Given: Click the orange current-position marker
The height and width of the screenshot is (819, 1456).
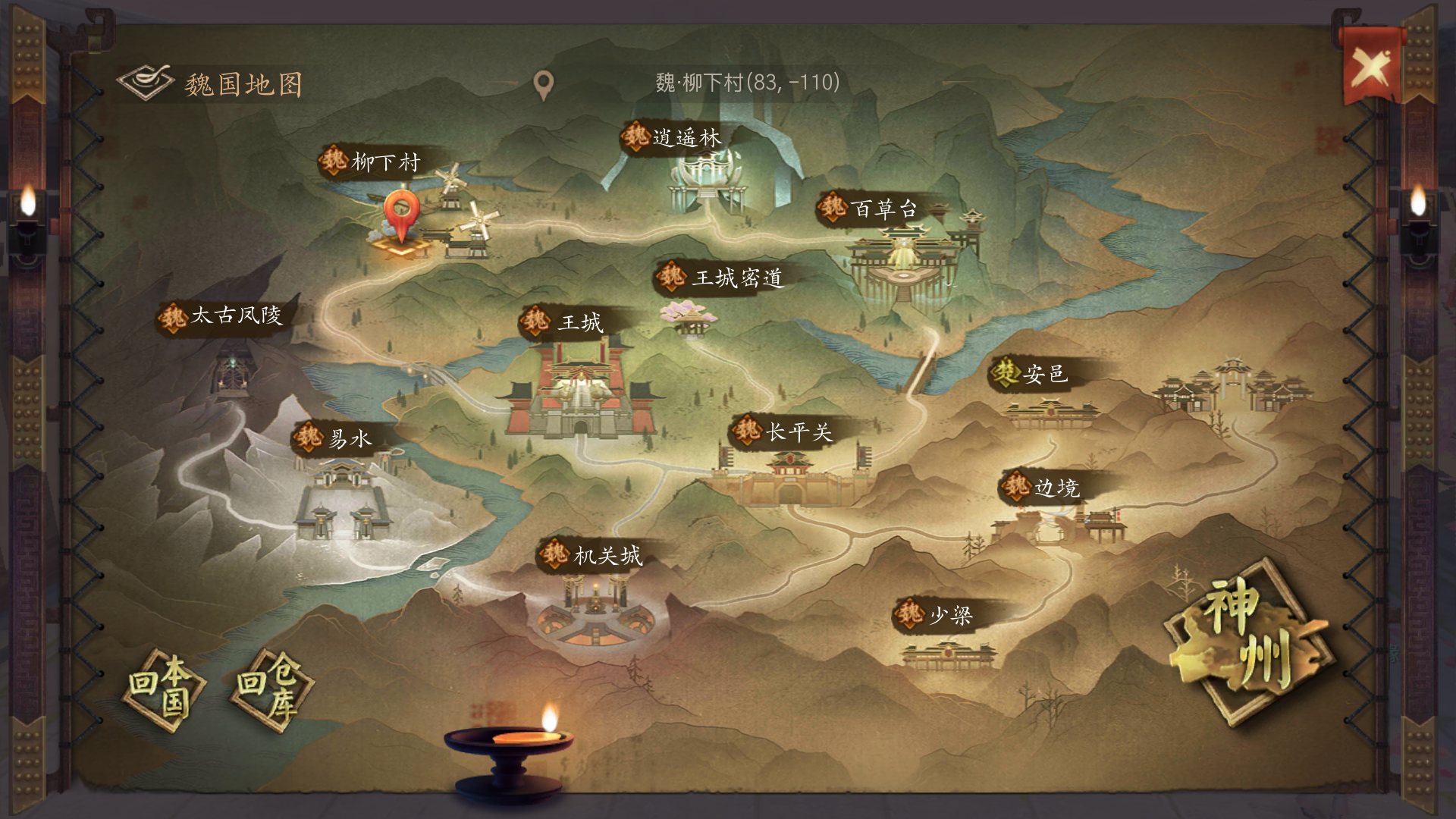Looking at the screenshot, I should coord(401,213).
